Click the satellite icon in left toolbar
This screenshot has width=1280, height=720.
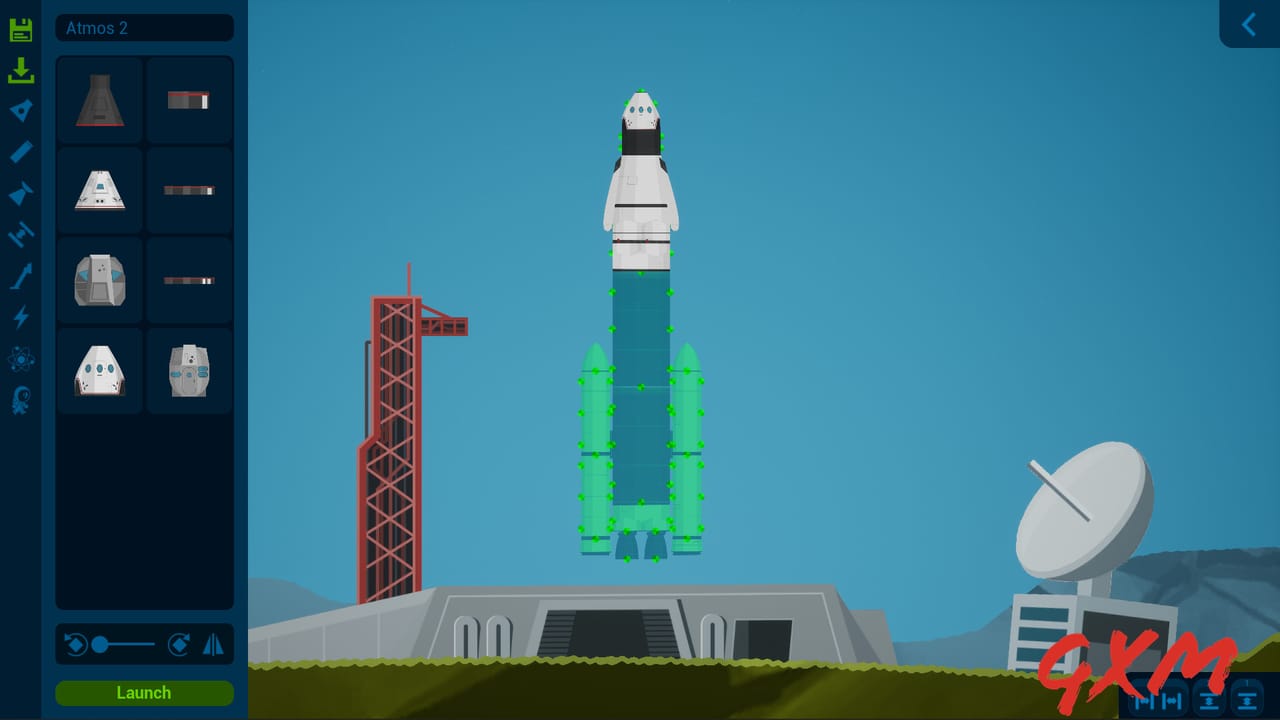tap(21, 235)
